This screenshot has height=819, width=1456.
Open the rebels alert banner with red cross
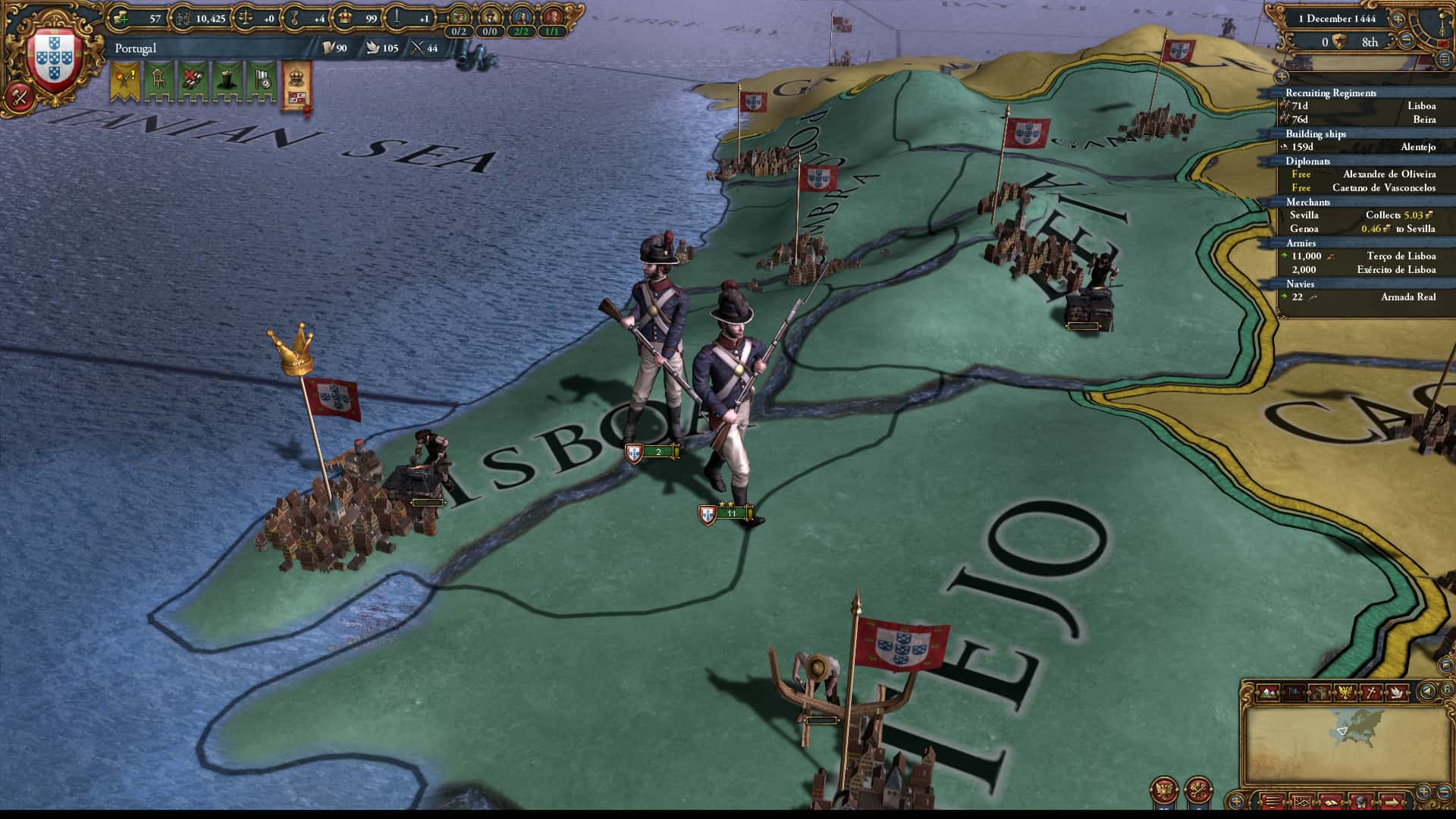click(x=193, y=77)
